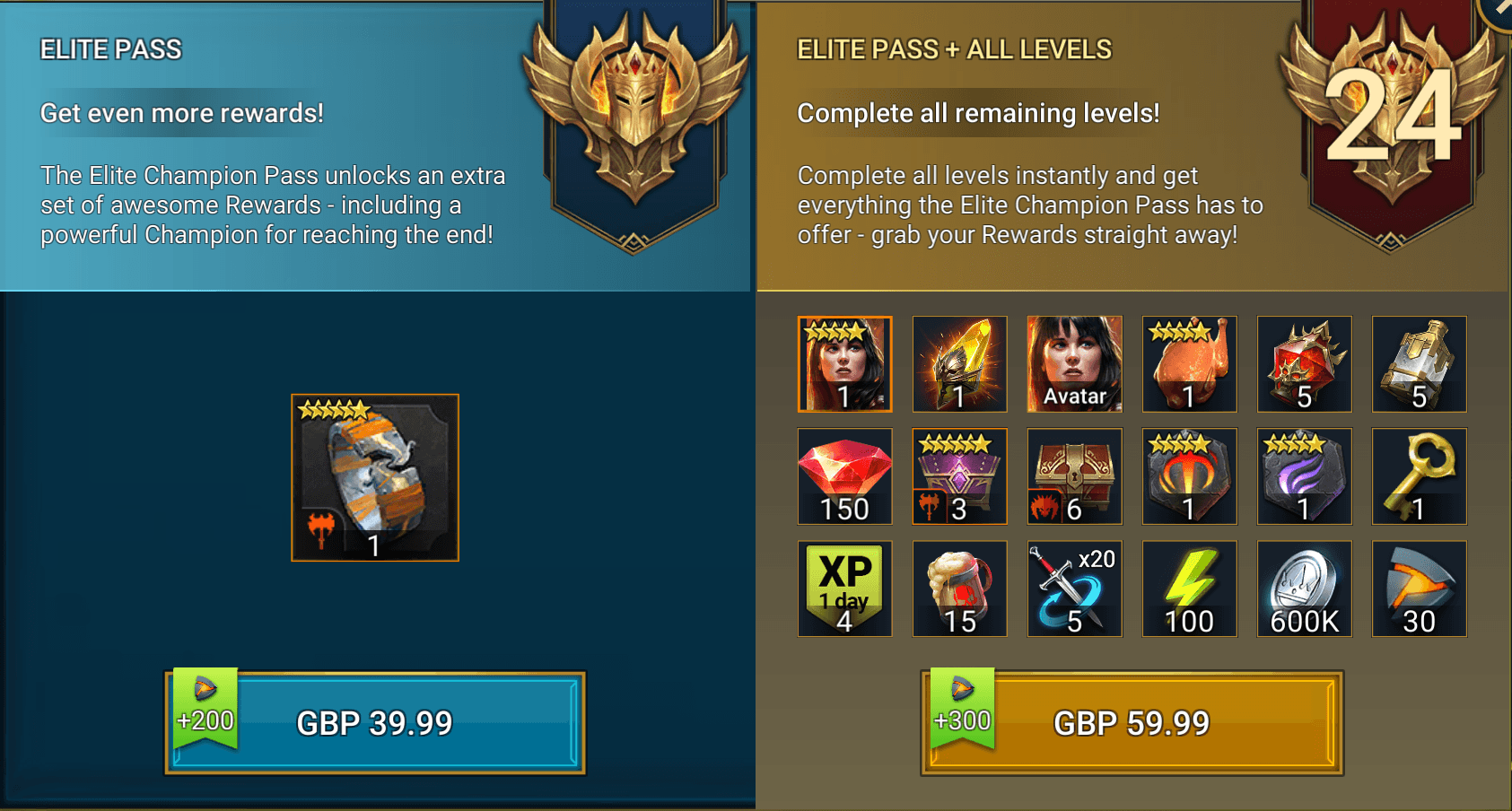Inspect the five-star armguard reward
The image size is (1512, 811).
[x=375, y=477]
